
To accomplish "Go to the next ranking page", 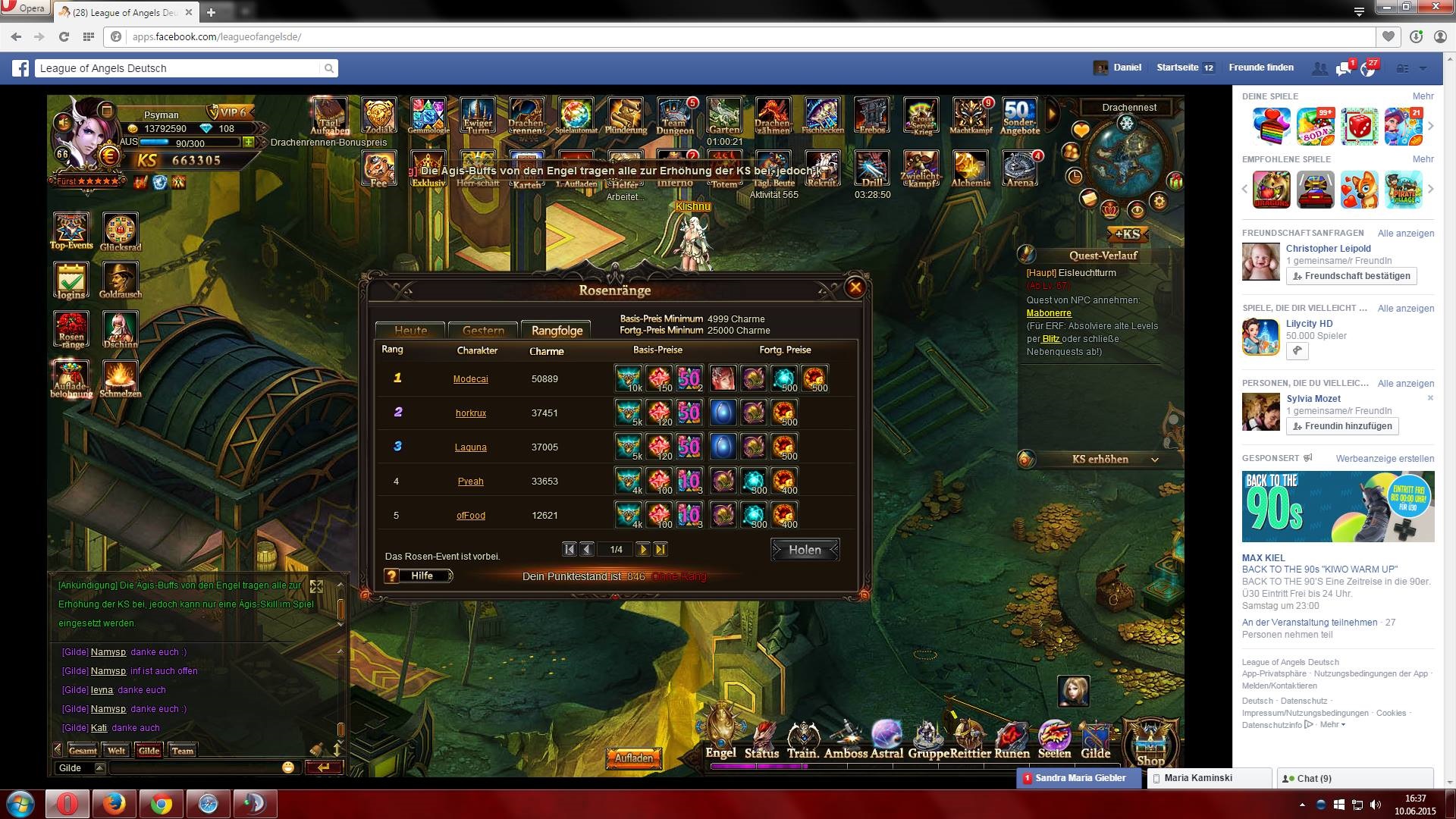I will pos(643,550).
